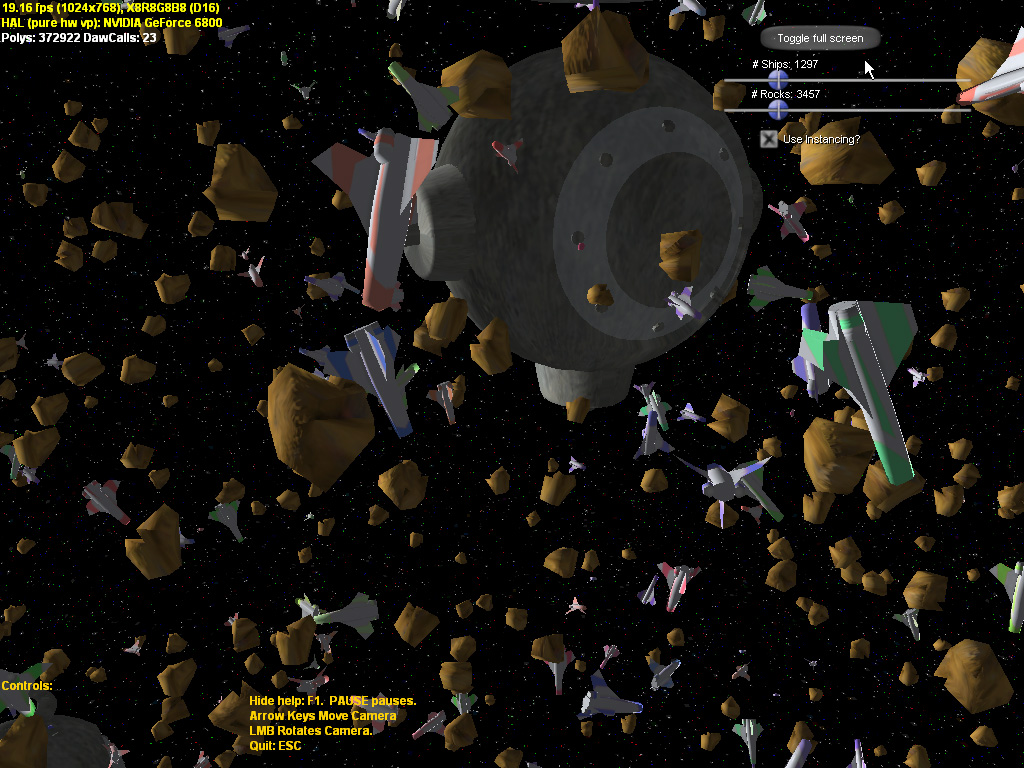Toggle the Use Instancing checkbox
1024x768 pixels.
click(x=768, y=139)
